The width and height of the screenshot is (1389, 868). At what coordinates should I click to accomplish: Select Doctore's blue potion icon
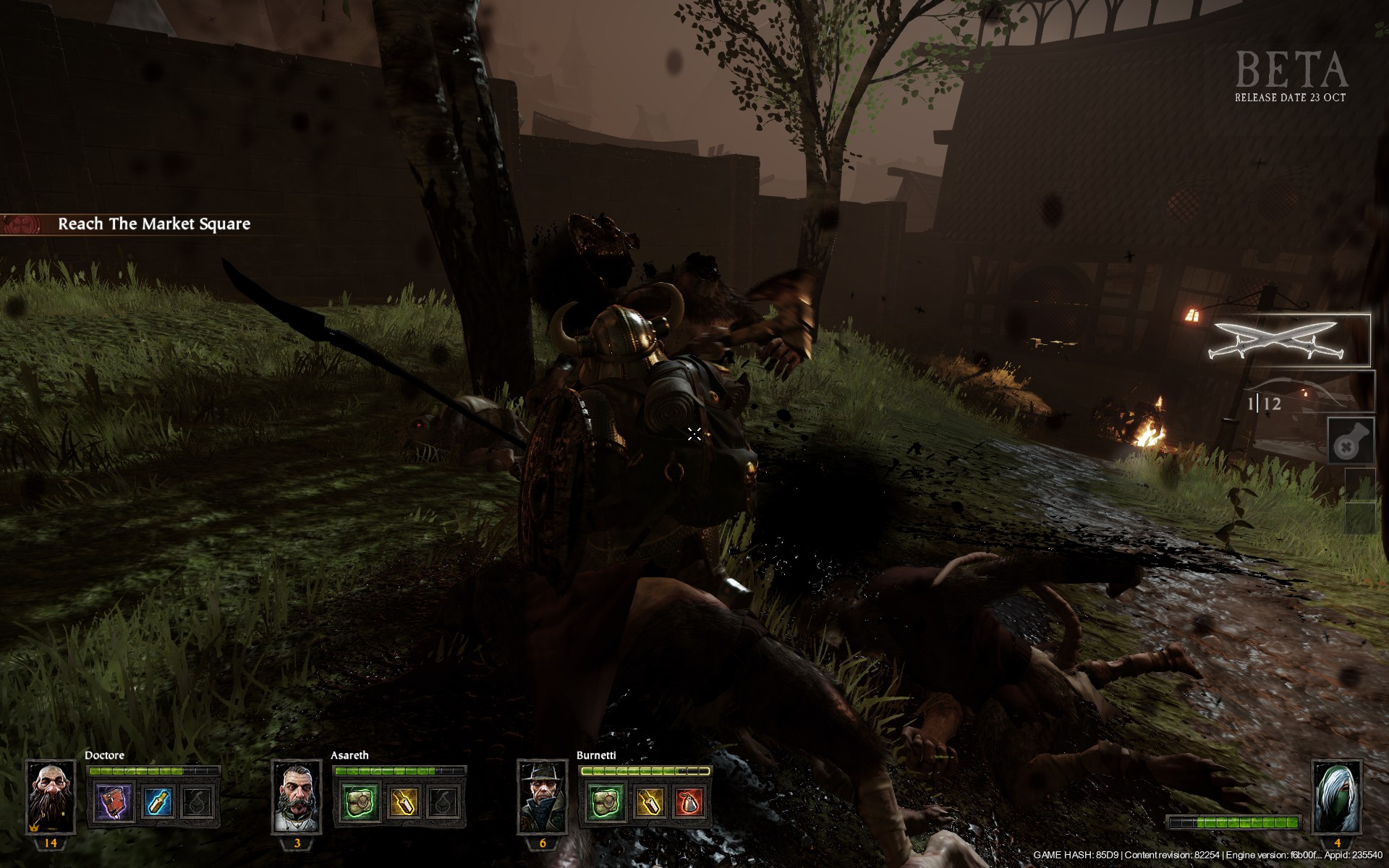coord(157,802)
